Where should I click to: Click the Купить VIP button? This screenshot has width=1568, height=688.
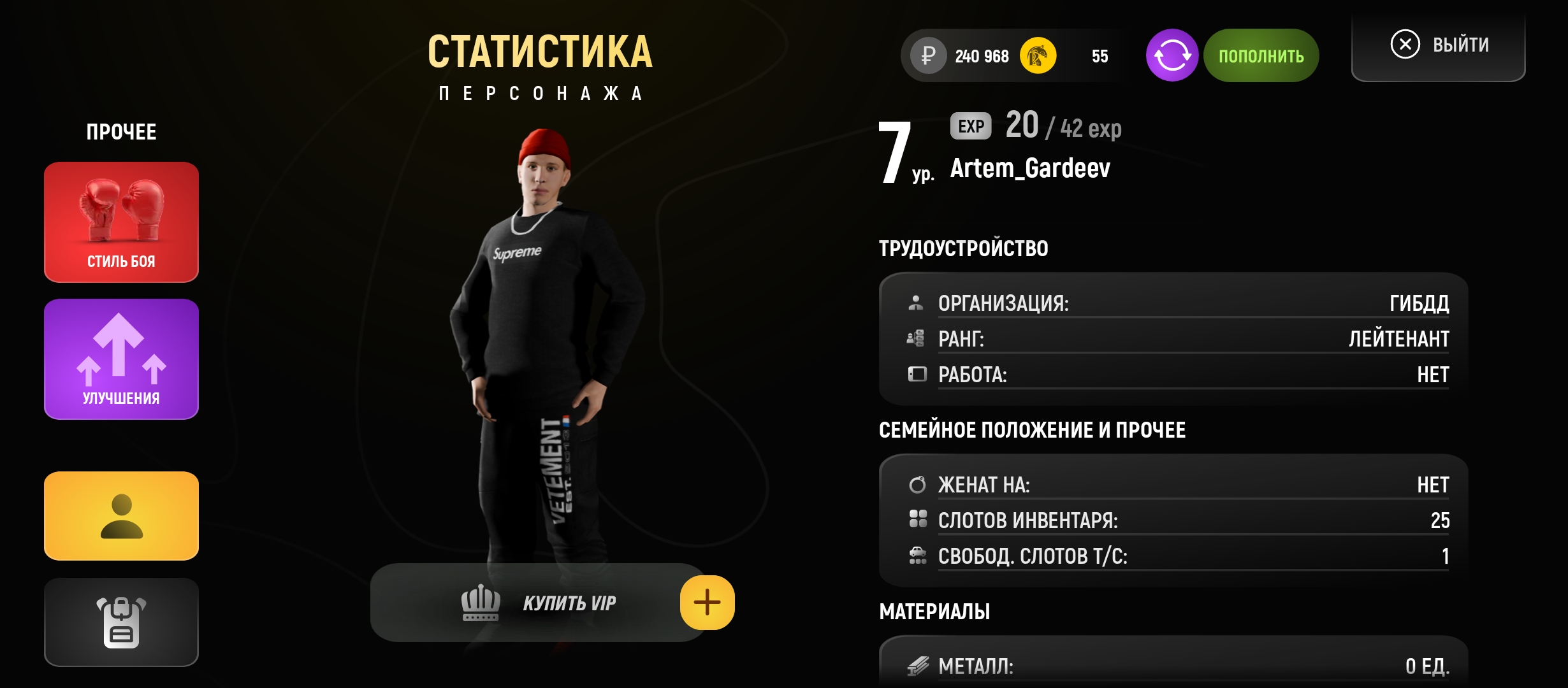pyautogui.click(x=539, y=603)
